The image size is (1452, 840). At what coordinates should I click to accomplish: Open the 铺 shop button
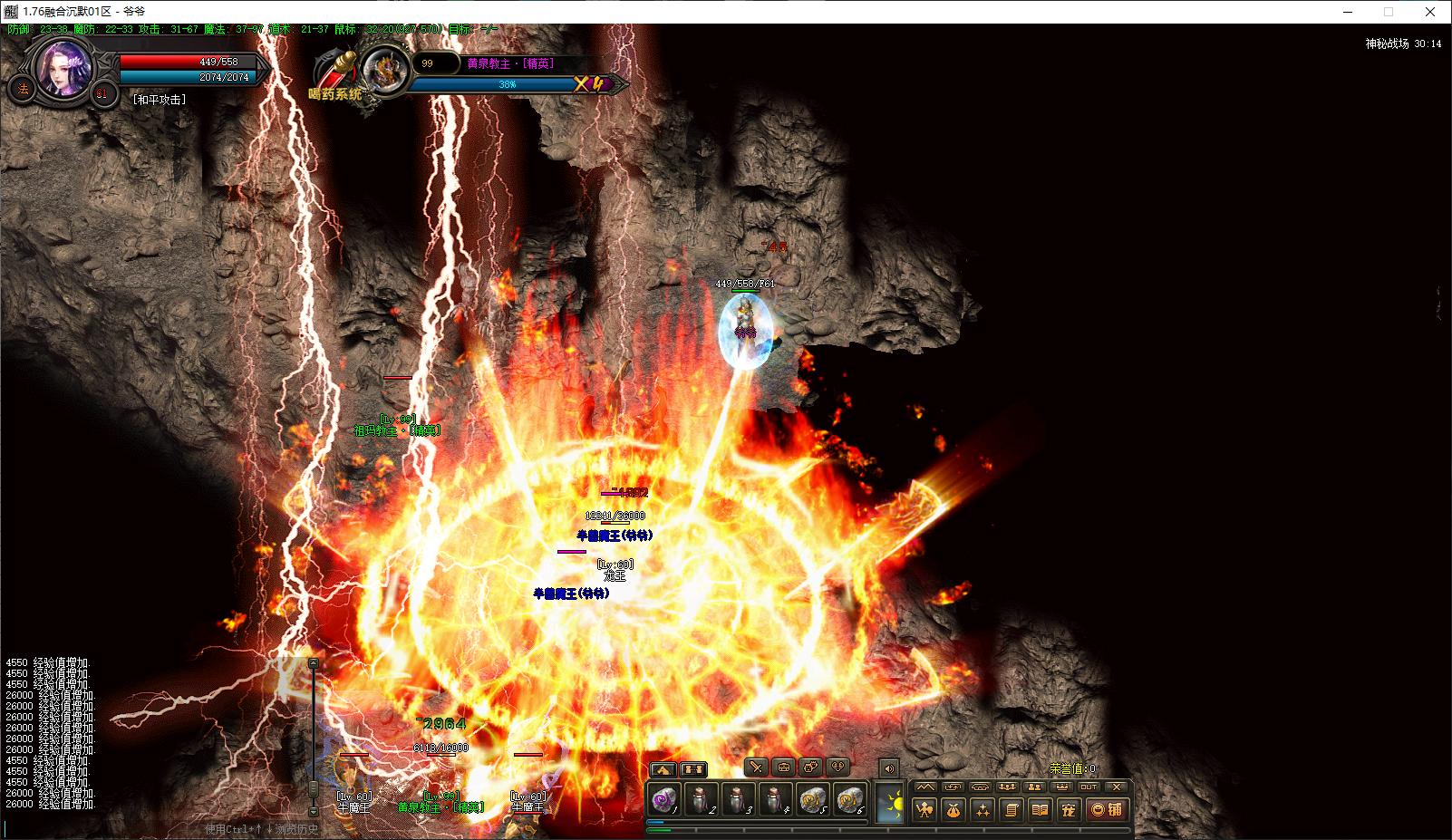[1106, 809]
